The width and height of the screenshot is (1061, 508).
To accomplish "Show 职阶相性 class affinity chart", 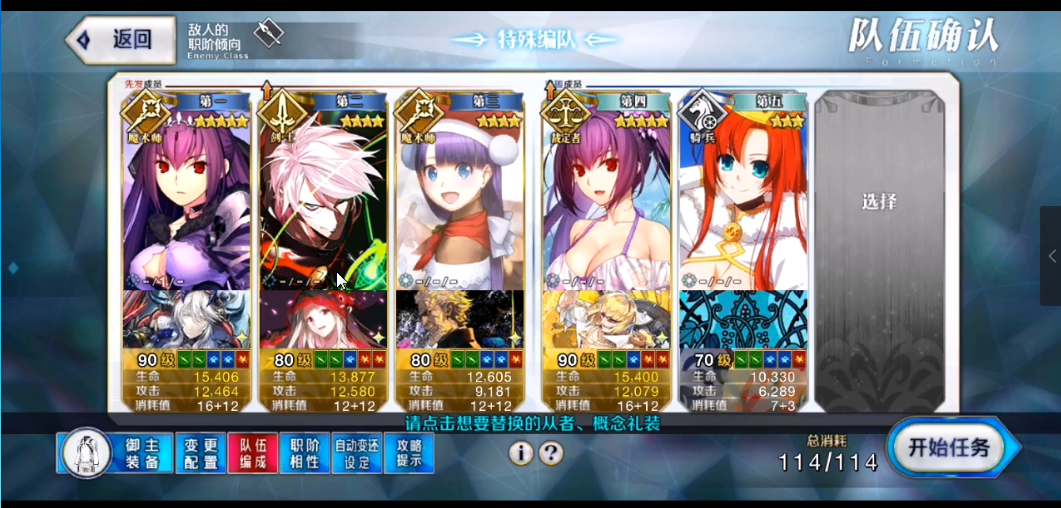I will pyautogui.click(x=304, y=453).
